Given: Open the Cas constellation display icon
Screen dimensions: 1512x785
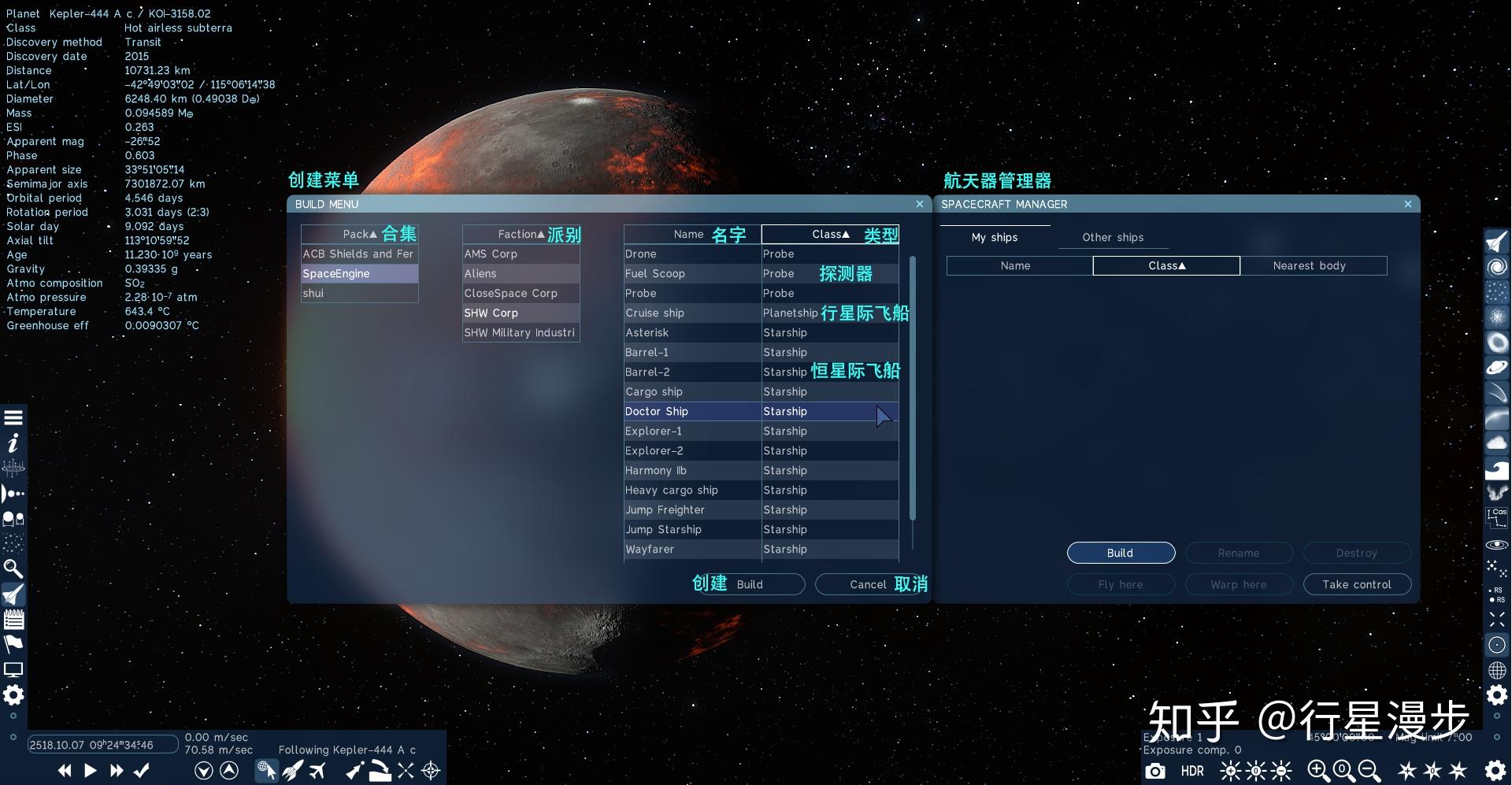Looking at the screenshot, I should (x=1496, y=517).
